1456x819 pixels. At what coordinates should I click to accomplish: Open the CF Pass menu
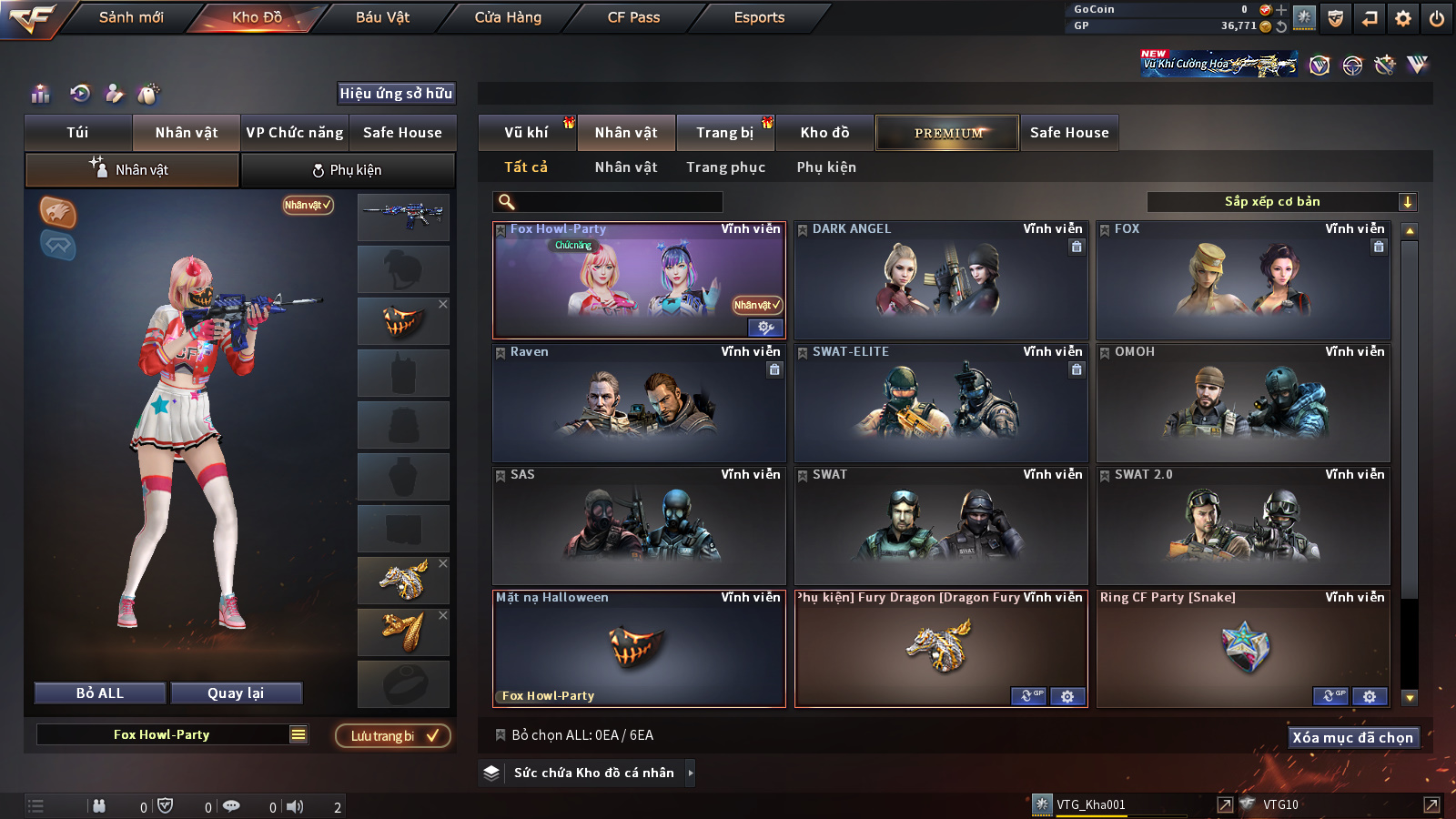(633, 17)
